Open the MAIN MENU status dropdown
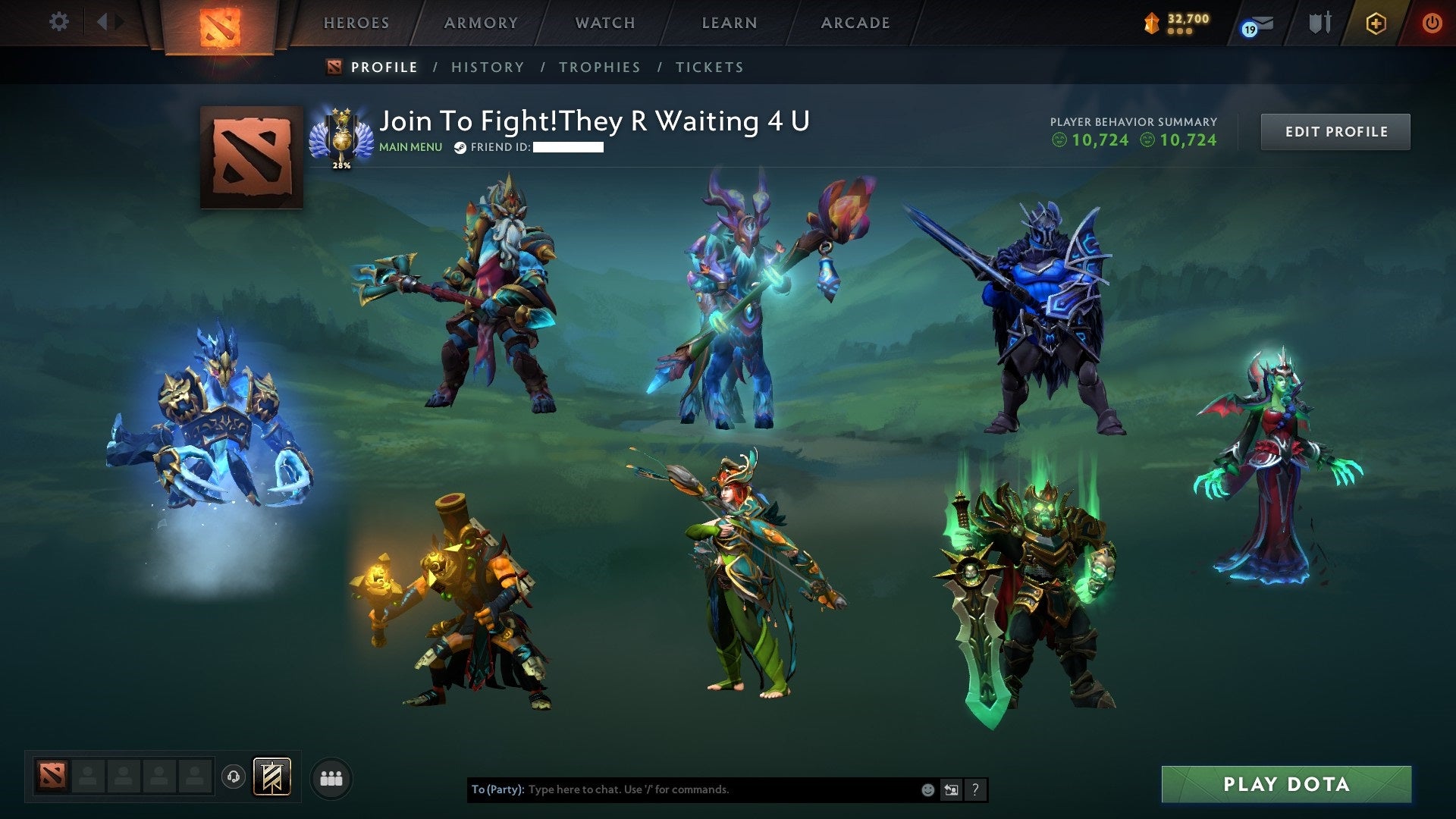 coord(410,147)
